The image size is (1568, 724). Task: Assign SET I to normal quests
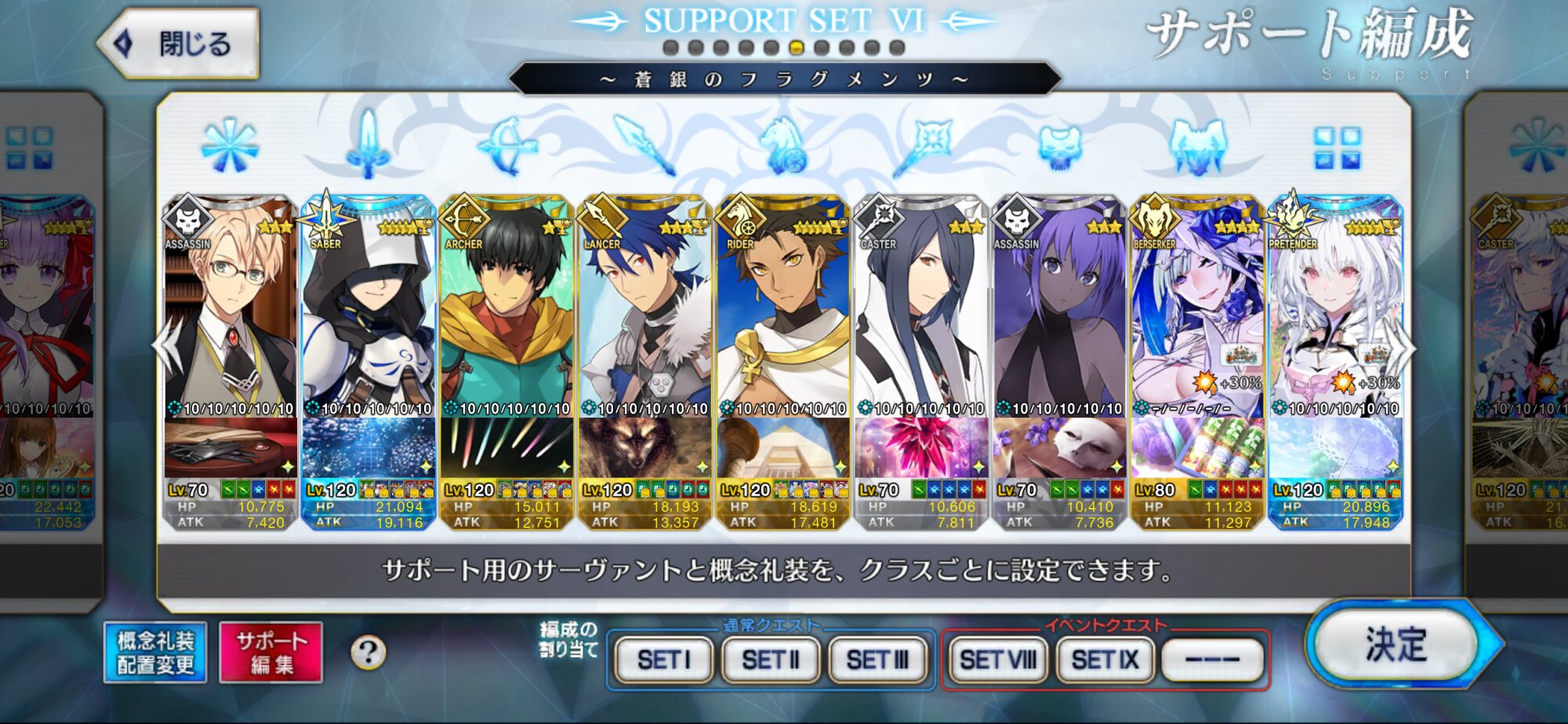pyautogui.click(x=664, y=660)
